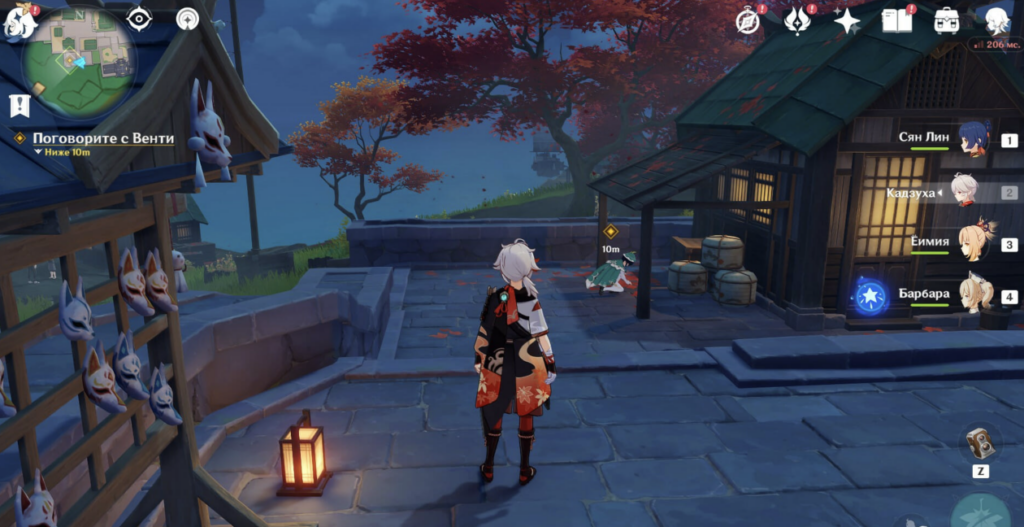The width and height of the screenshot is (1024, 527).
Task: Open the Paimon main menu
Action: pyautogui.click(x=20, y=21)
